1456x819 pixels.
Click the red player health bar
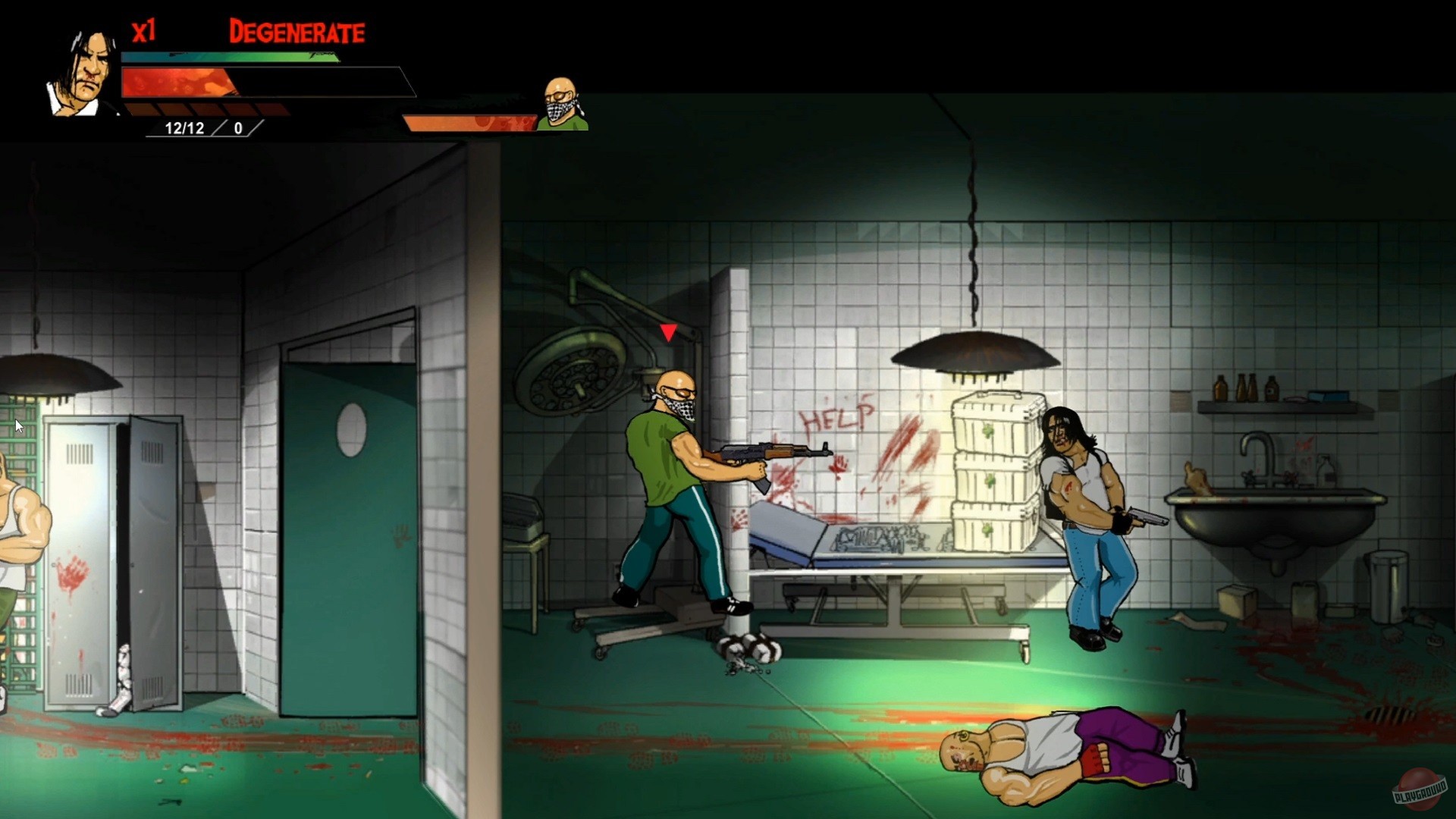pyautogui.click(x=182, y=81)
